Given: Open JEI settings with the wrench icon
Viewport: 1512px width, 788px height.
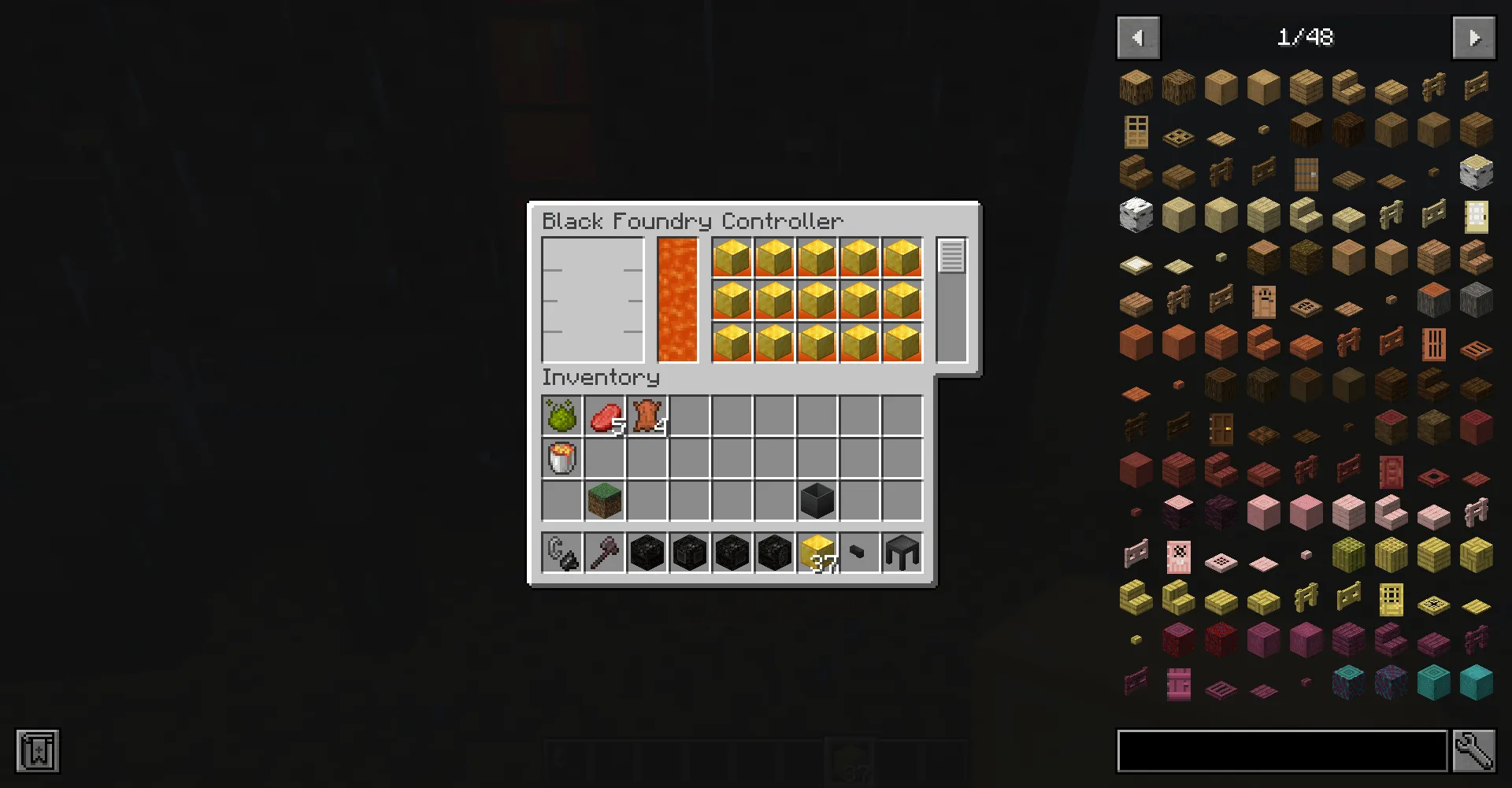Looking at the screenshot, I should [1476, 750].
